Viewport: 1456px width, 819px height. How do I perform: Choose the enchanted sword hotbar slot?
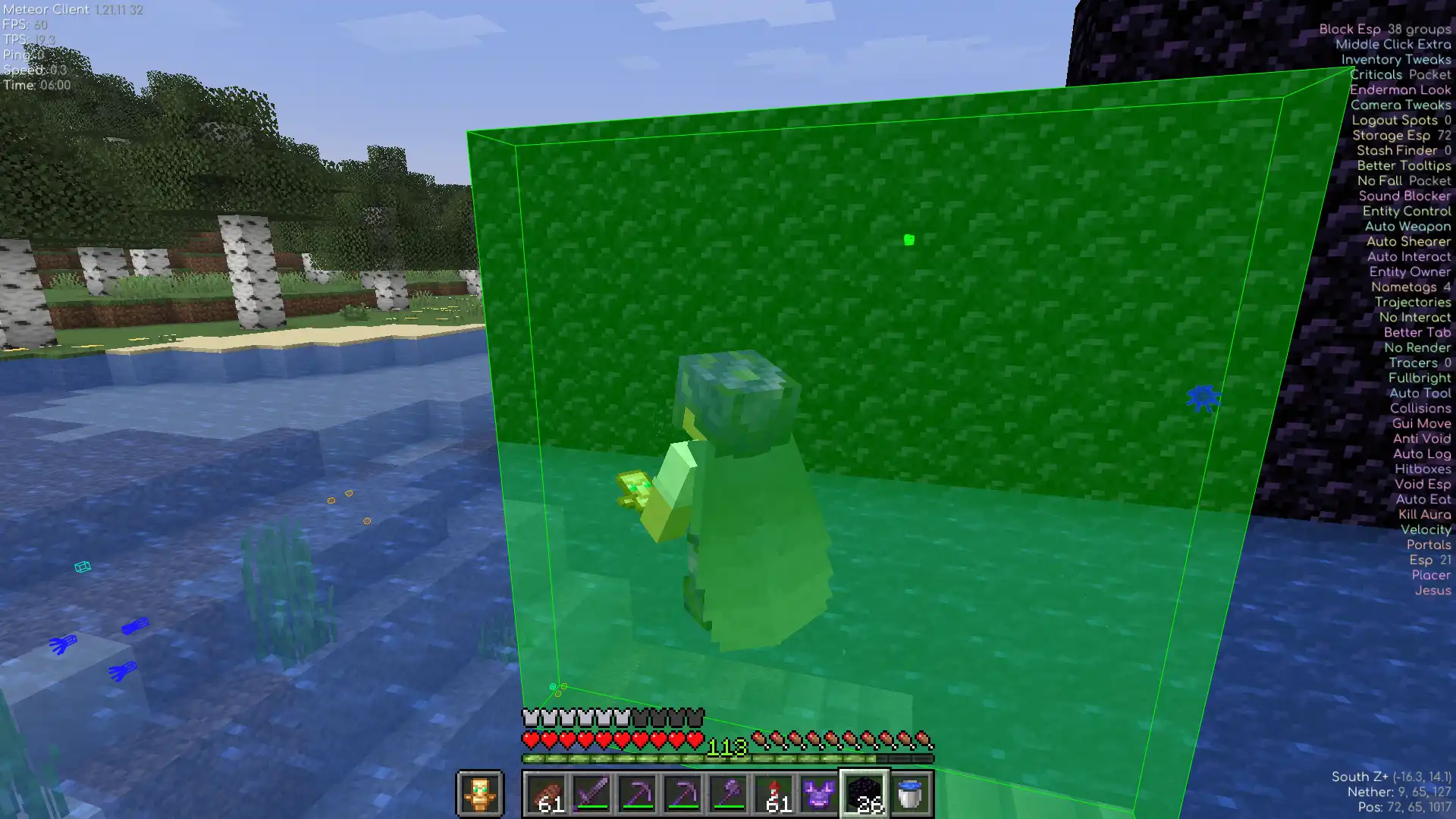(x=591, y=794)
